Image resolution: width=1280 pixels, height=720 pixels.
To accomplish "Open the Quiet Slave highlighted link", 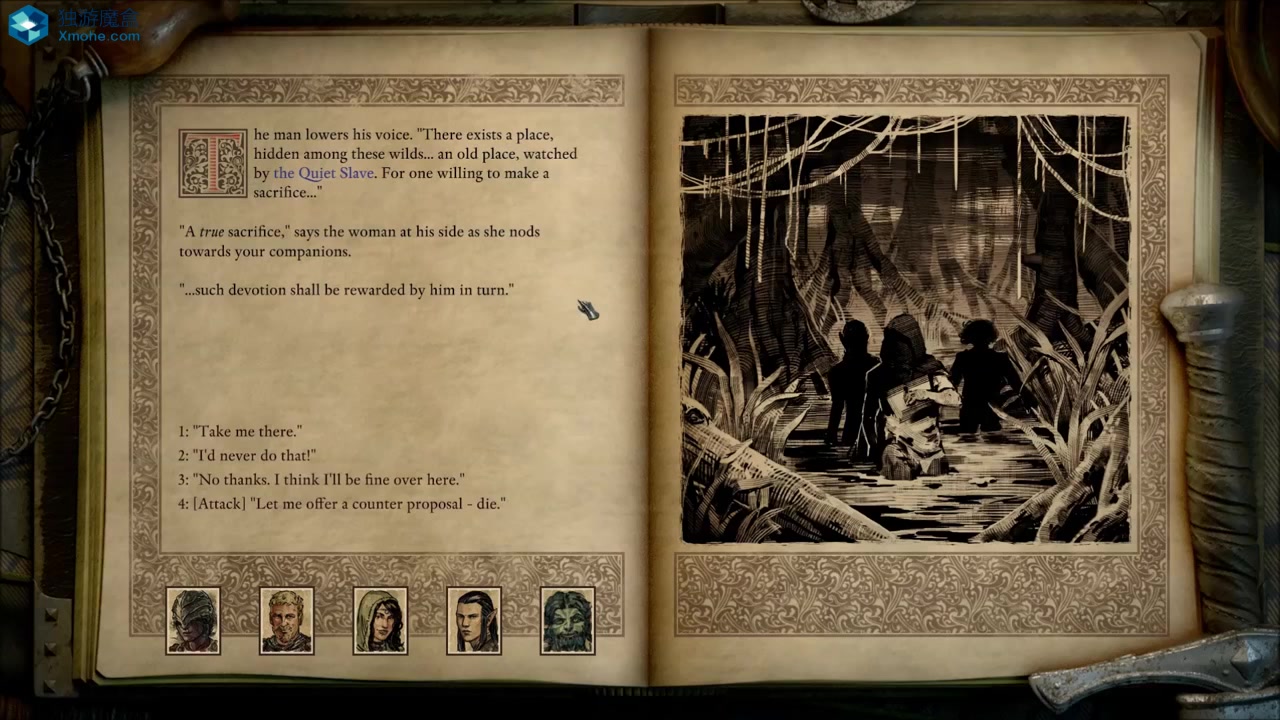I will coord(323,173).
